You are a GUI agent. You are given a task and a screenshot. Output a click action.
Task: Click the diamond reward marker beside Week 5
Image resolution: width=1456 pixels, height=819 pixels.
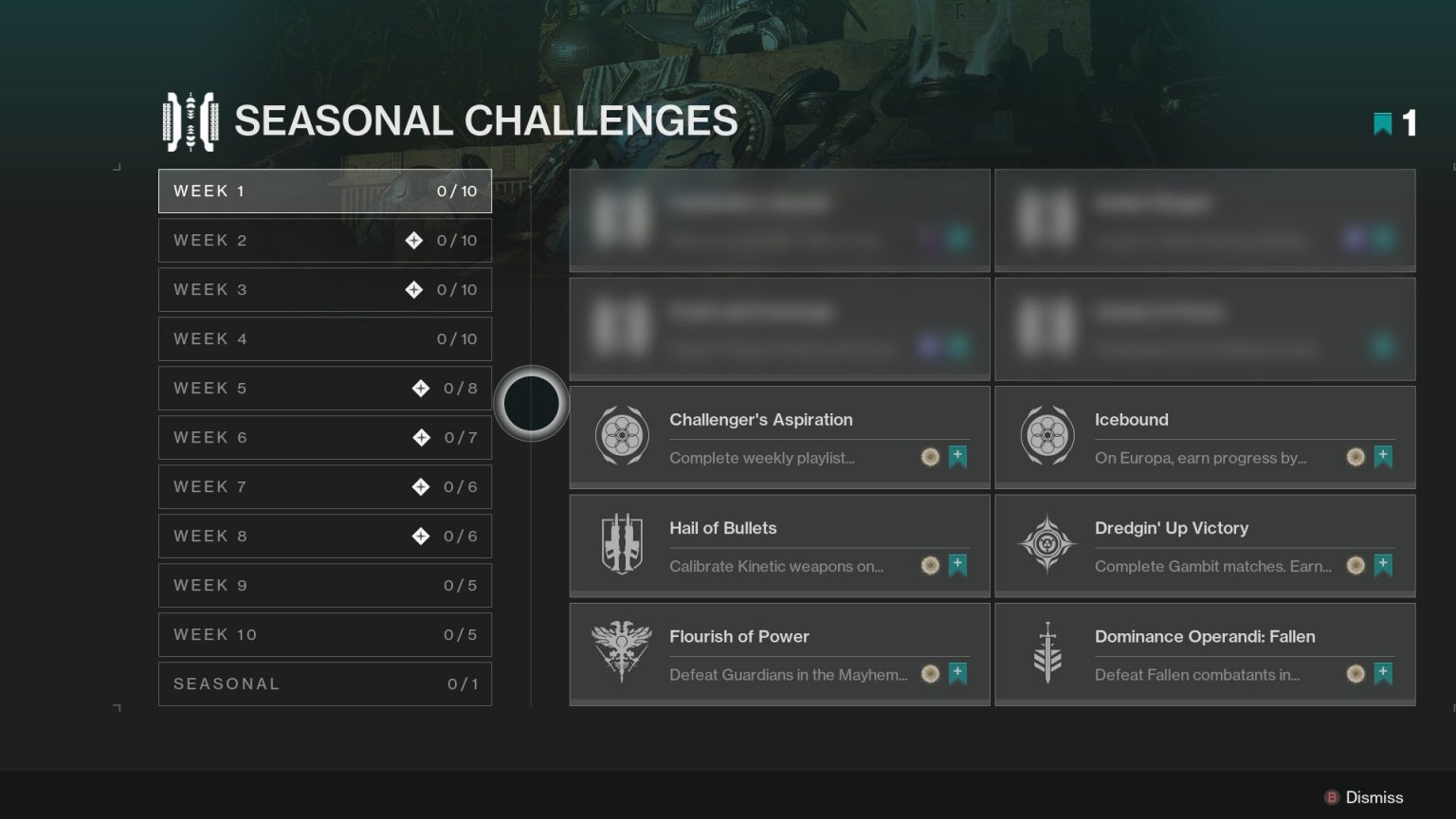click(x=419, y=388)
